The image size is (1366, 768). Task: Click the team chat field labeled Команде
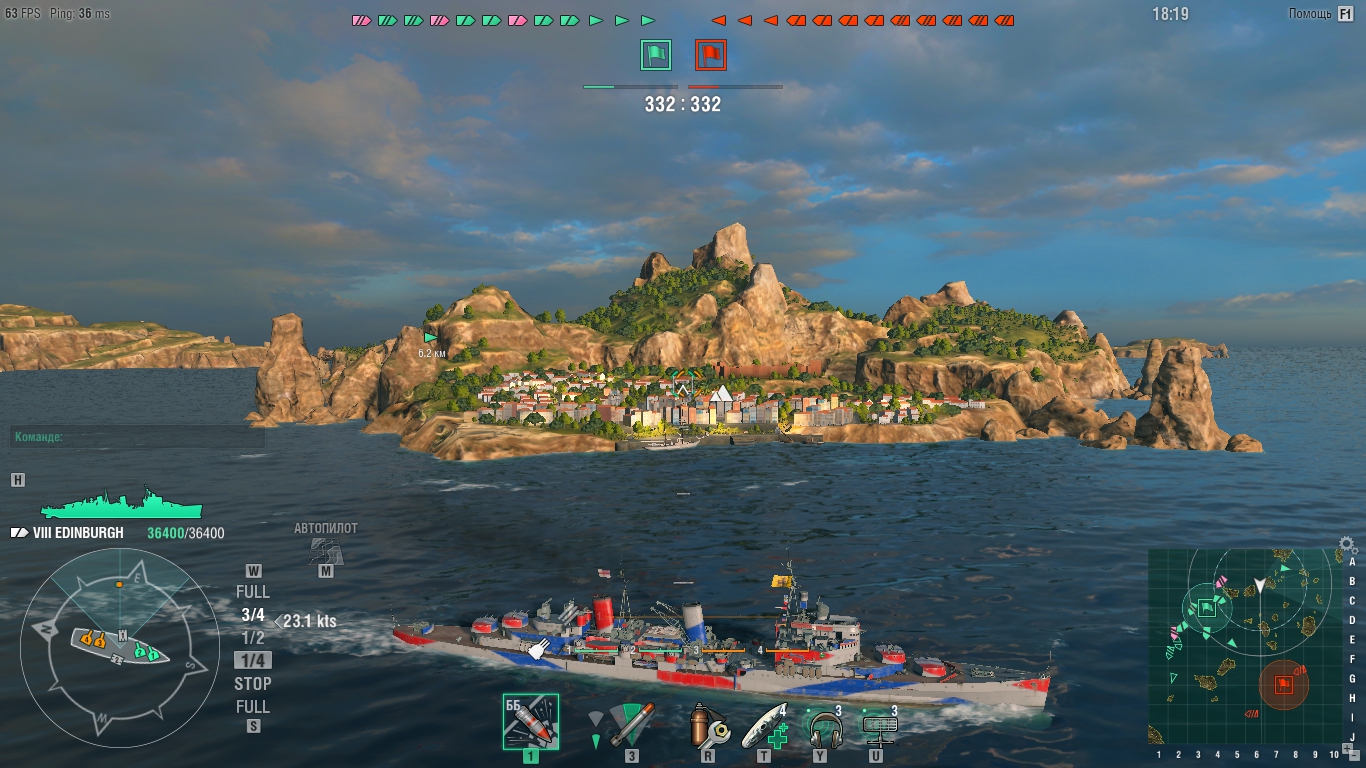click(x=138, y=437)
